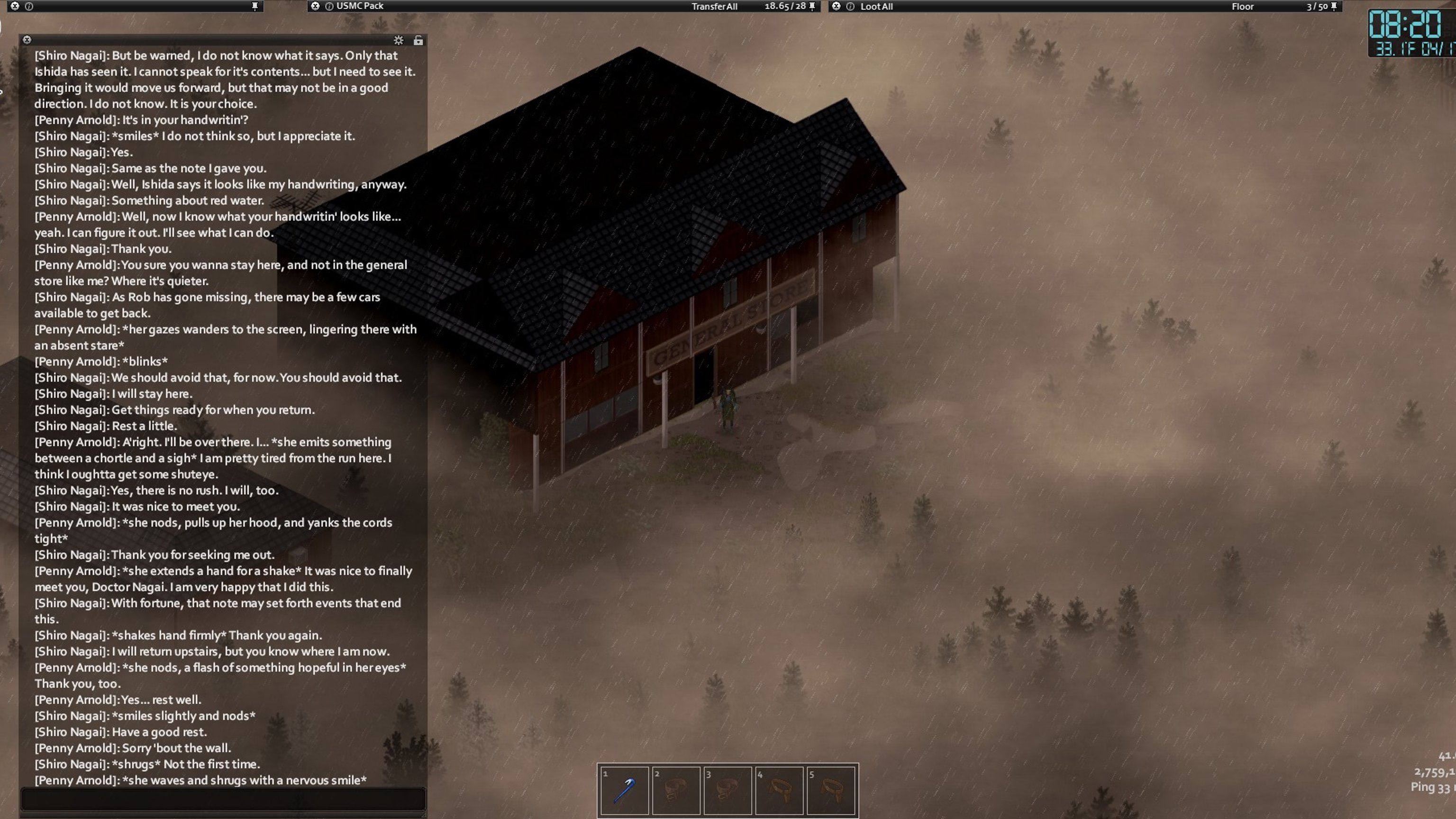1456x819 pixels.
Task: Close the chat window
Action: tap(27, 39)
